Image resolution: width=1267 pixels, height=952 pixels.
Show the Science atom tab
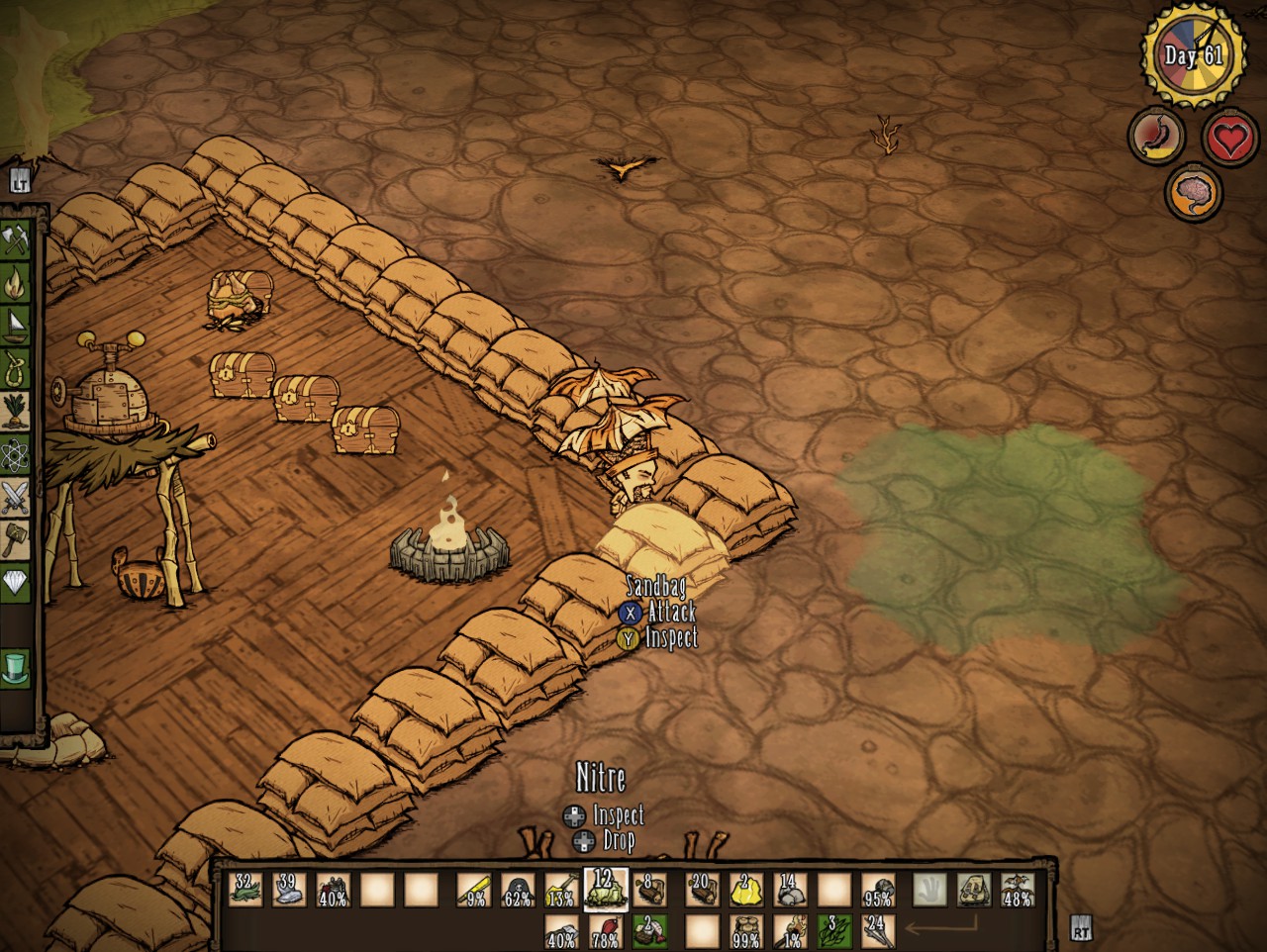tap(16, 453)
